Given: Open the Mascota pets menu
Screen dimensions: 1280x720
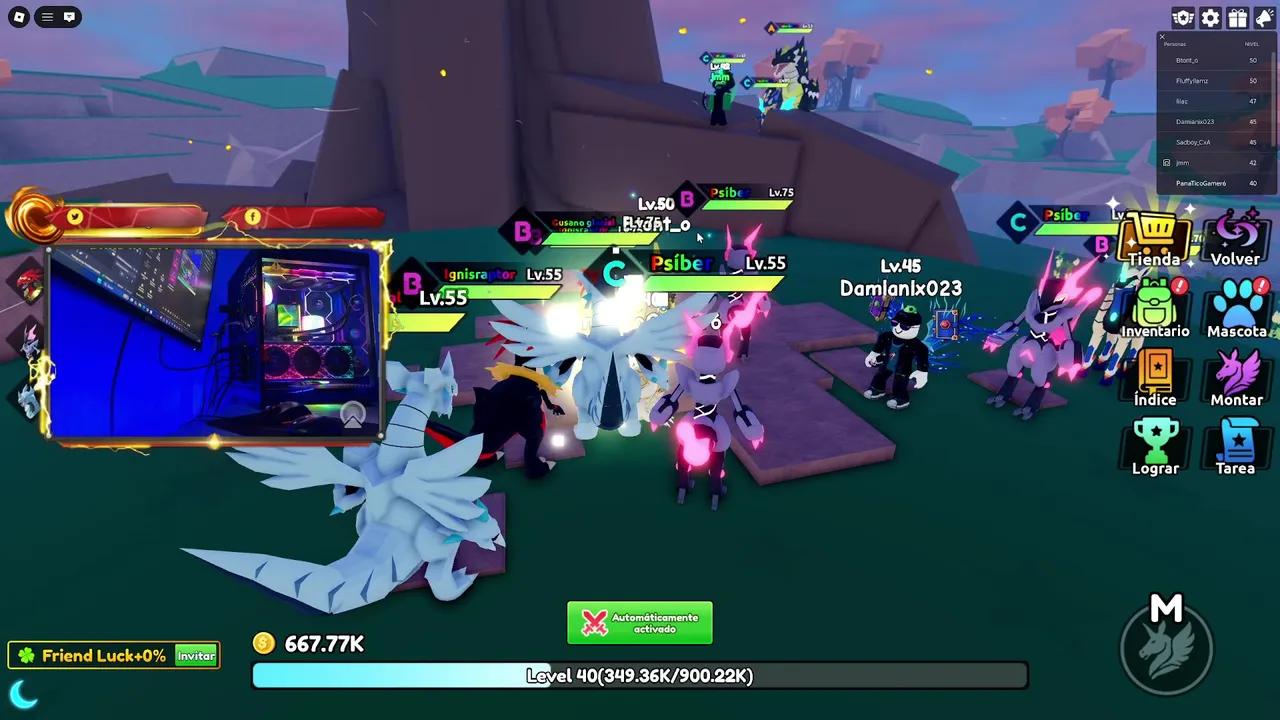Looking at the screenshot, I should 1237,308.
